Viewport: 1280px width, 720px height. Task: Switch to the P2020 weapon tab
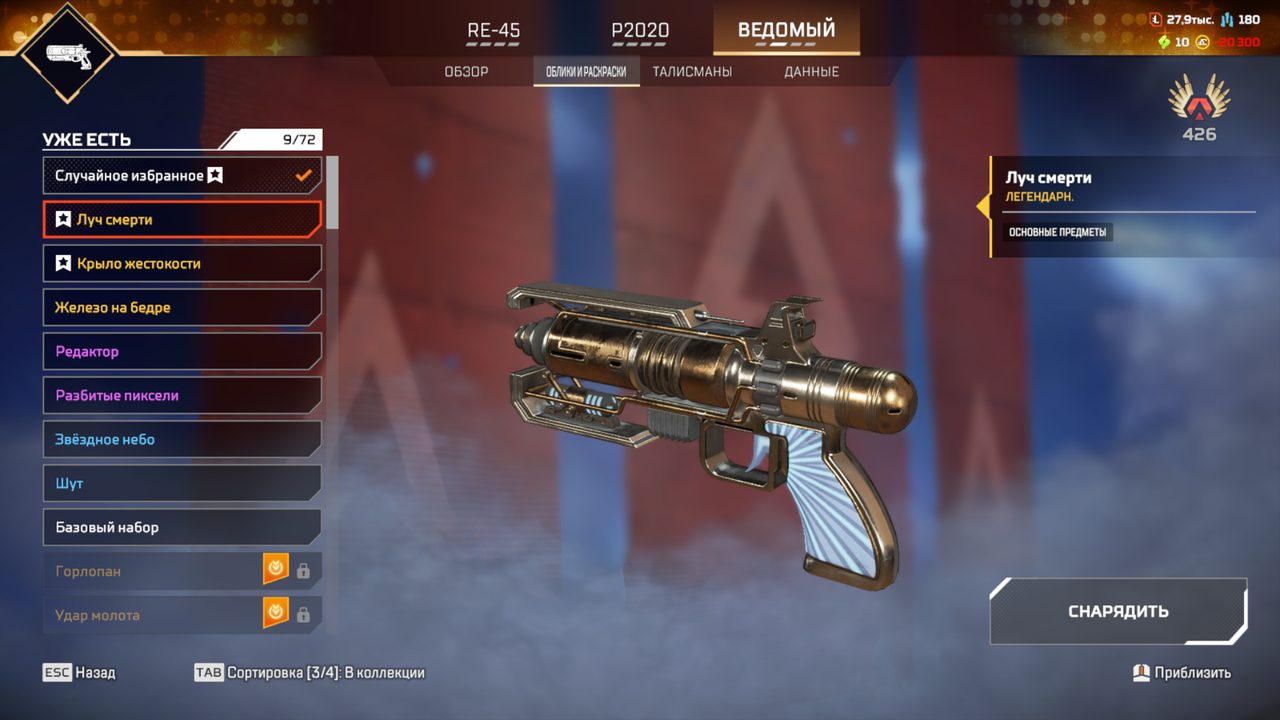(x=640, y=30)
